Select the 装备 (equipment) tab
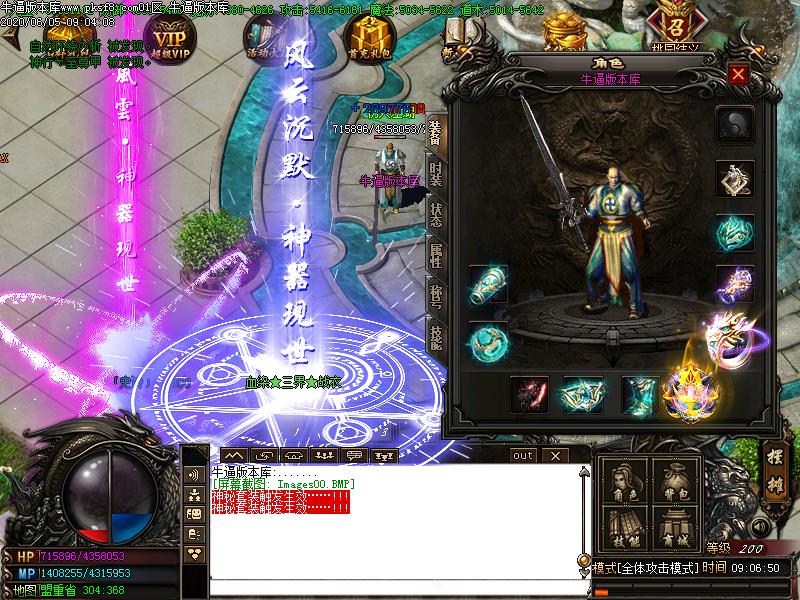This screenshot has width=800, height=600. pyautogui.click(x=436, y=133)
